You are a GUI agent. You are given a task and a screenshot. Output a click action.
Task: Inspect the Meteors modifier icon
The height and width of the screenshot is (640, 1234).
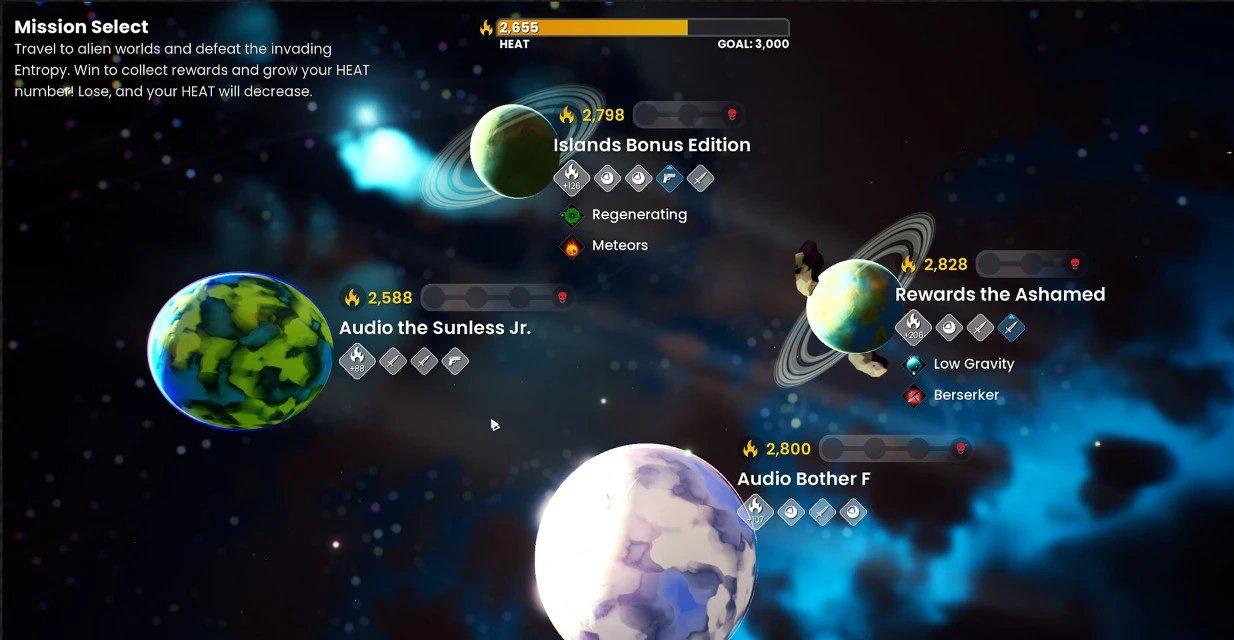[x=572, y=246]
